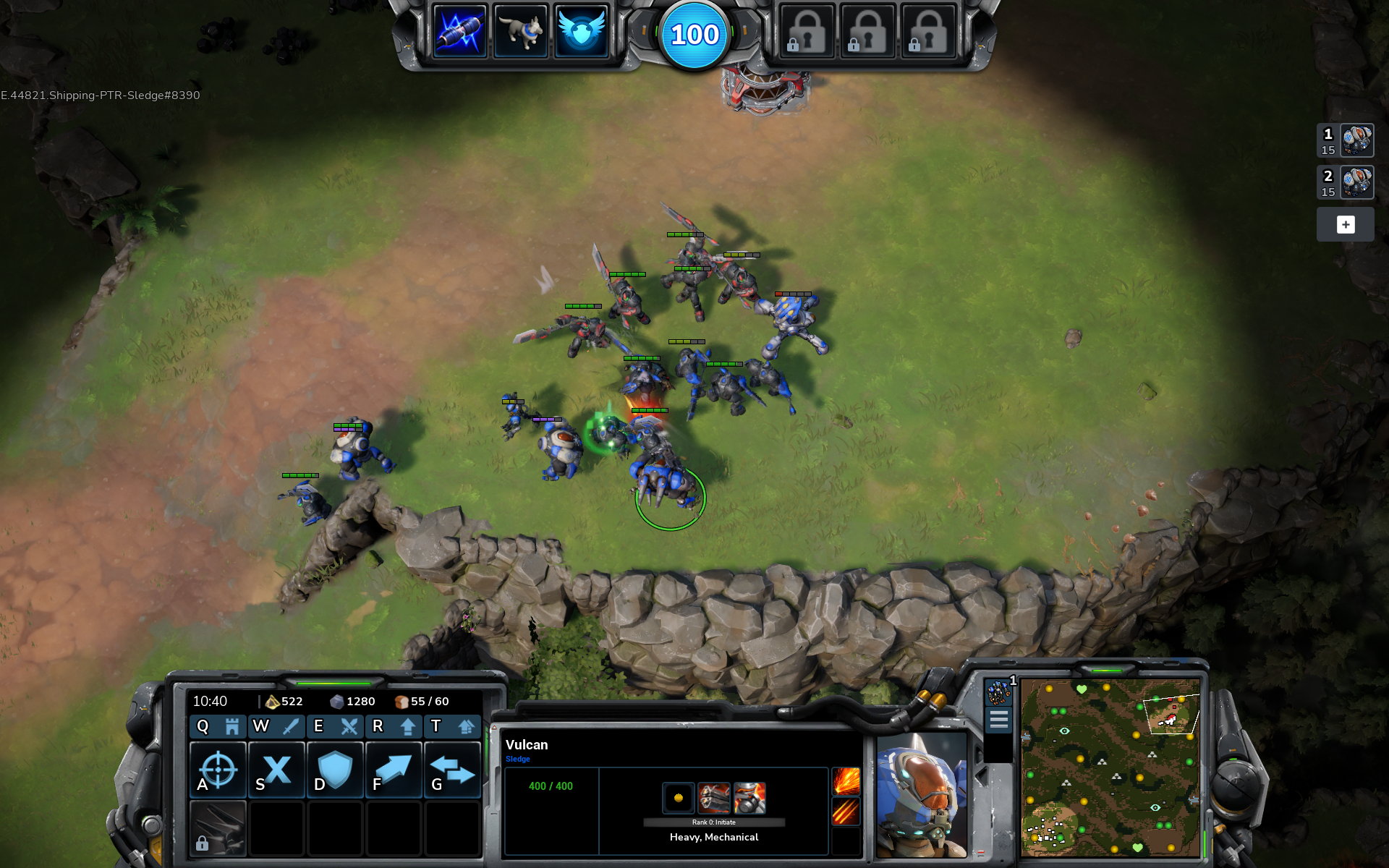Add a new control group with plus button
Image resolution: width=1389 pixels, height=868 pixels.
click(x=1345, y=224)
